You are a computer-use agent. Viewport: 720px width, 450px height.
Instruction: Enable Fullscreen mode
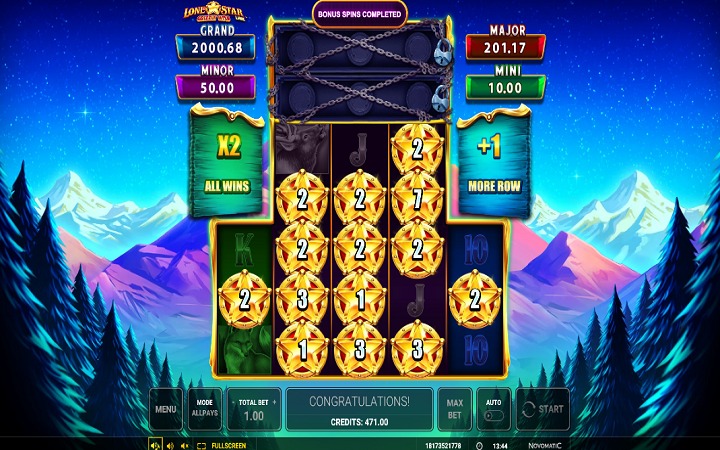[222, 445]
